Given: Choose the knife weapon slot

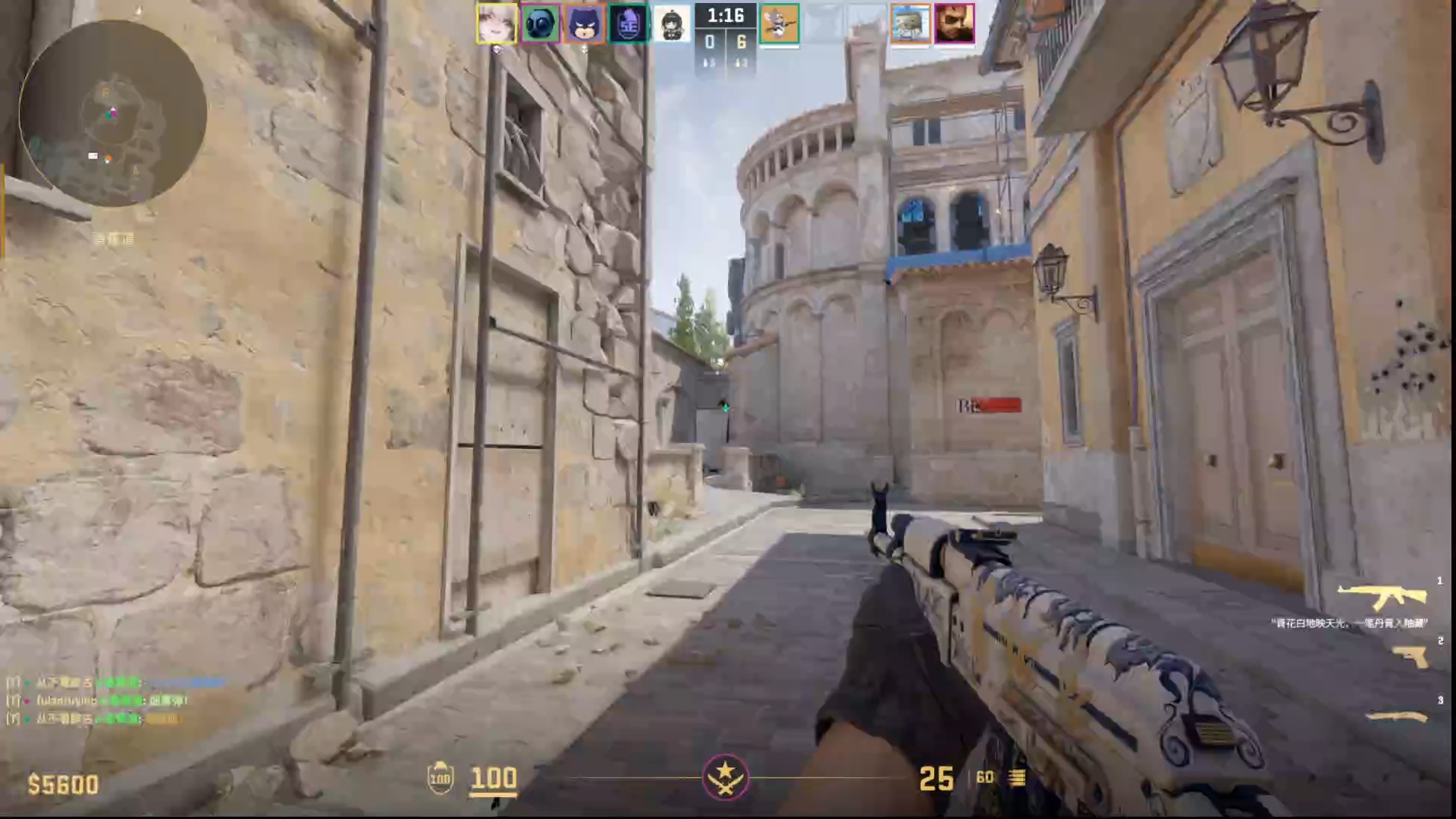Looking at the screenshot, I should point(1397,717).
